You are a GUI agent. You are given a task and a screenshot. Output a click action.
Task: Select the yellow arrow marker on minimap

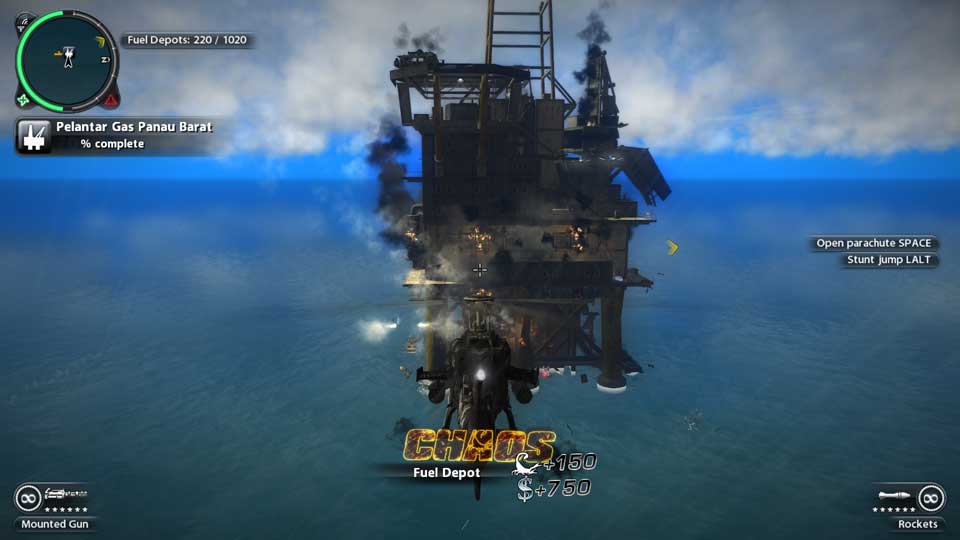point(101,41)
